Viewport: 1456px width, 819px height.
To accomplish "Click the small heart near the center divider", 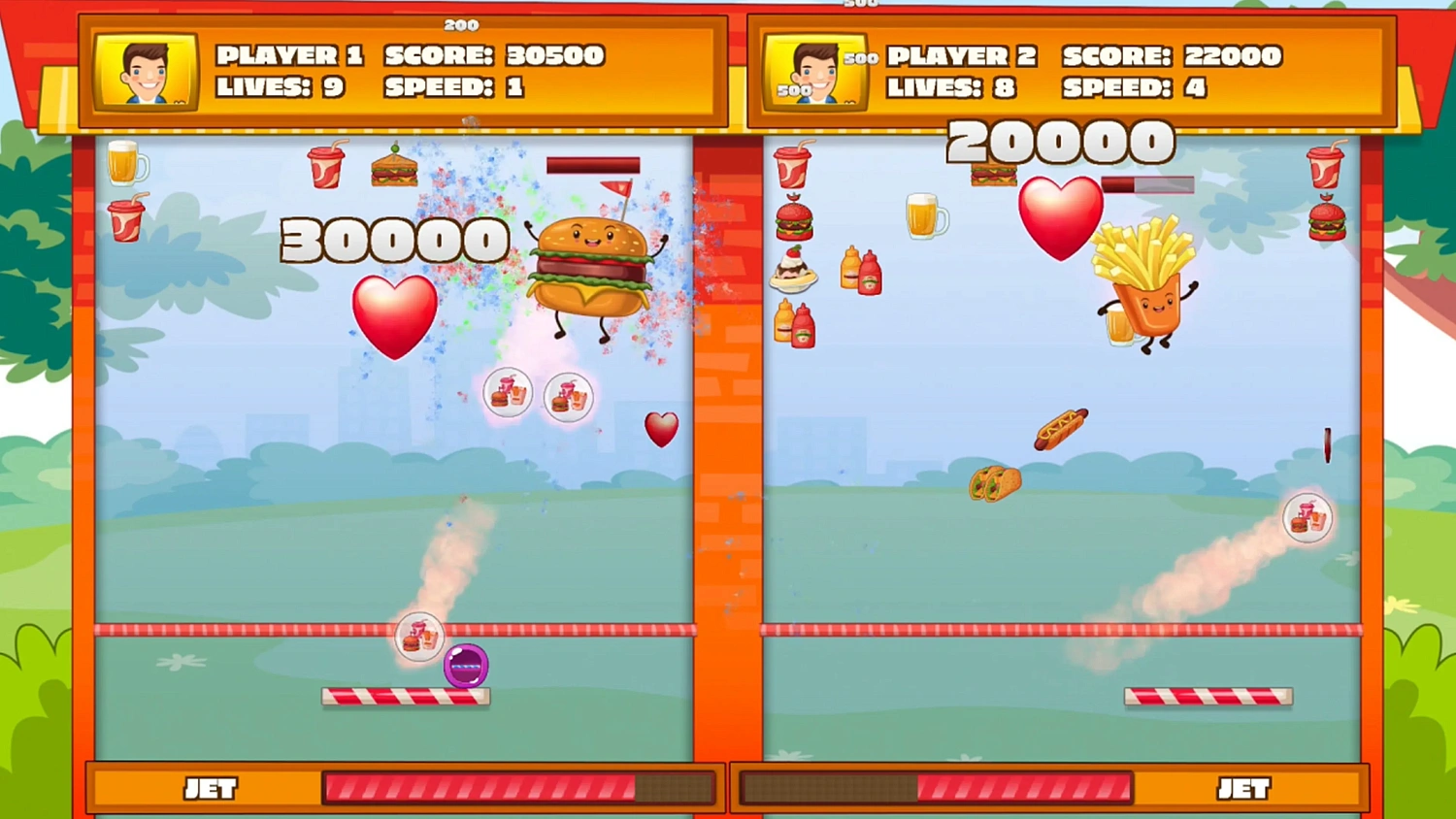I will coord(662,431).
